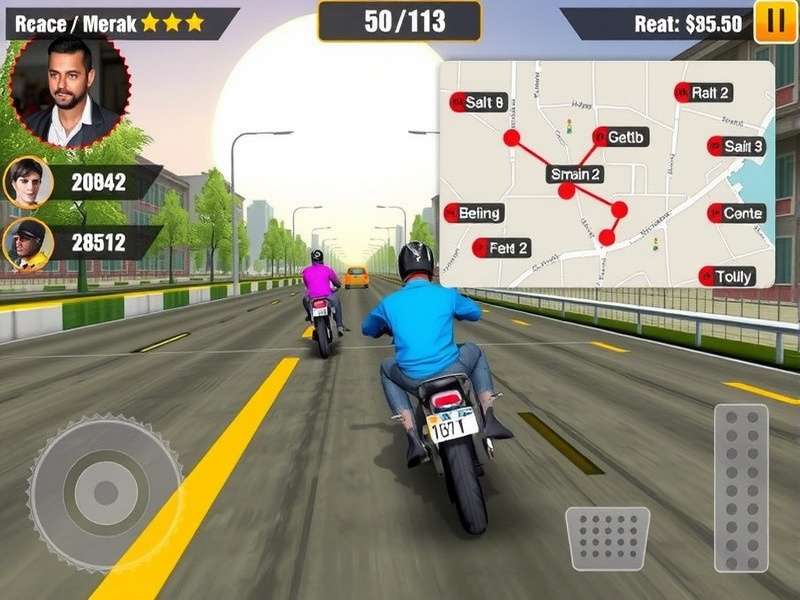The width and height of the screenshot is (800, 600).
Task: Select the Conte map marker
Action: coord(736,213)
